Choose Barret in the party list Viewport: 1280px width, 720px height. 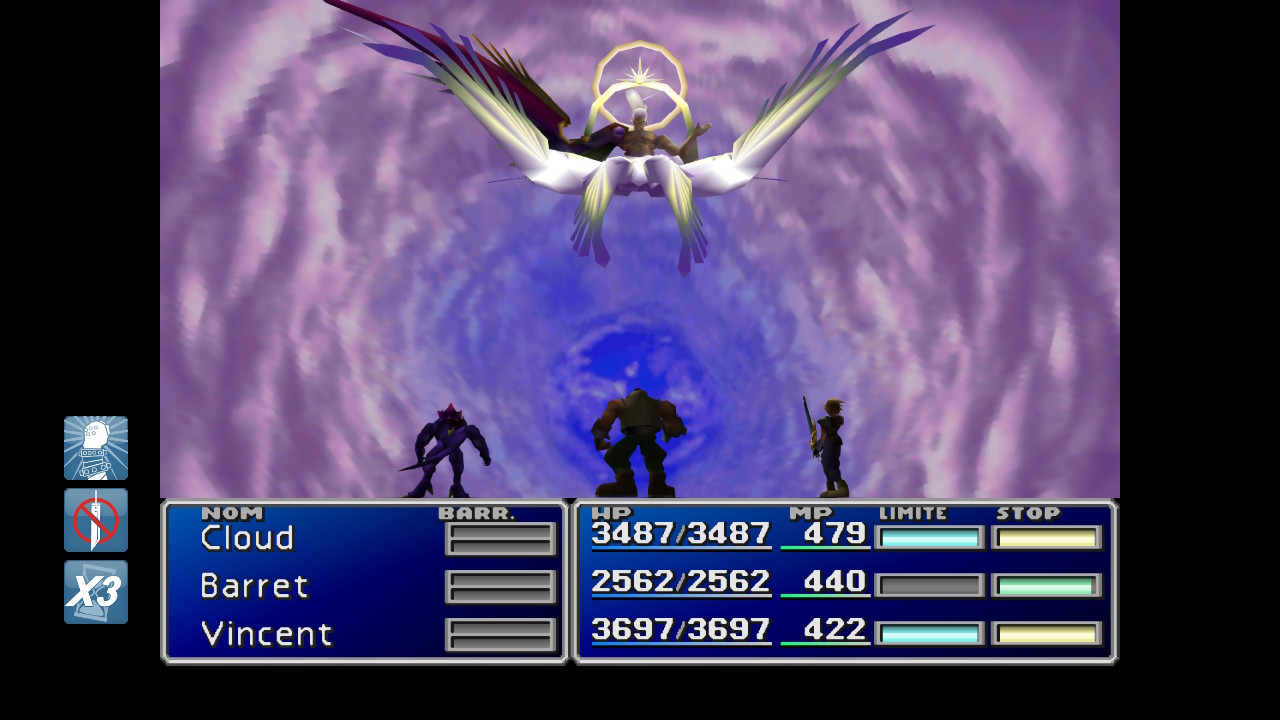click(x=255, y=586)
